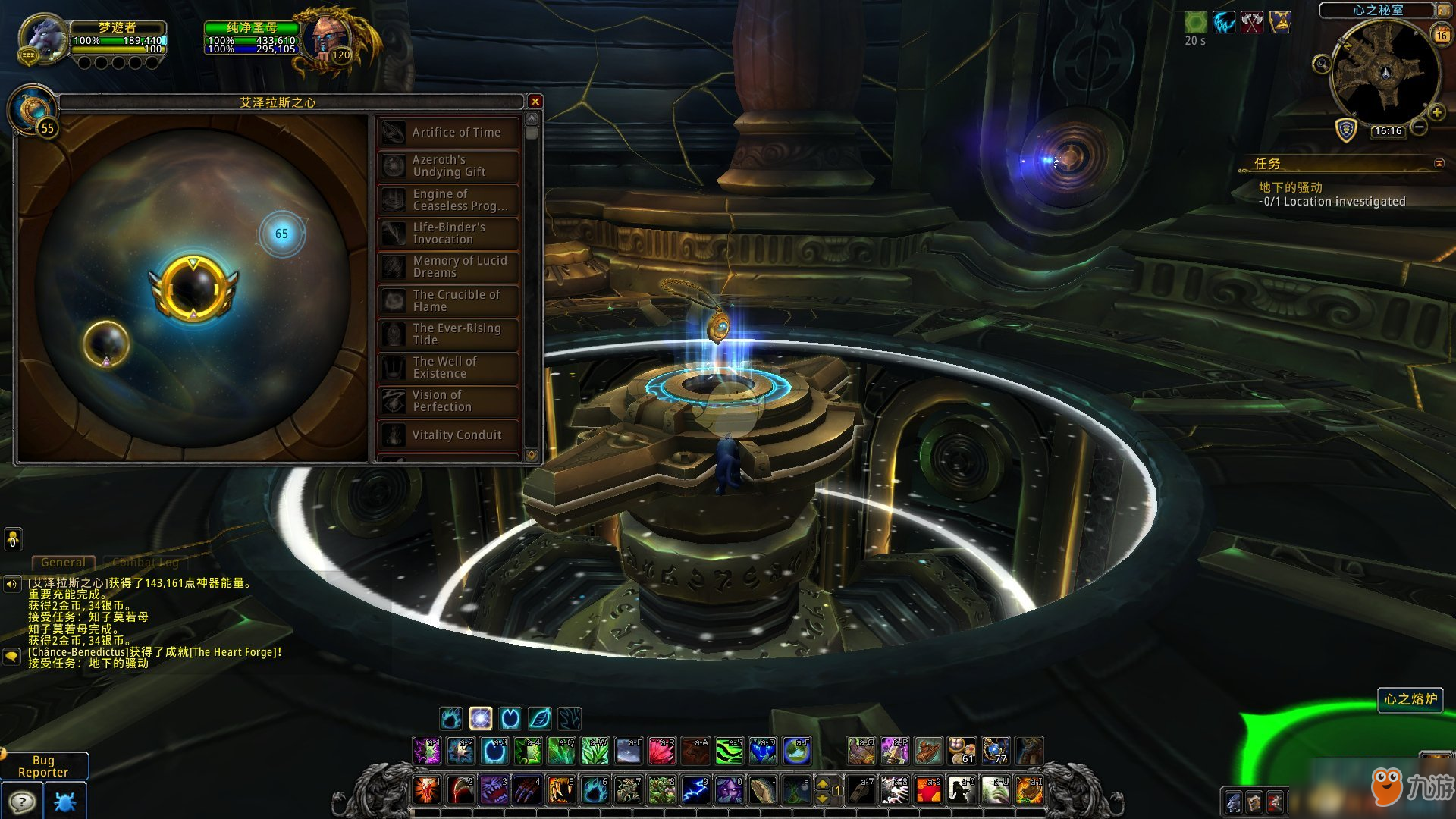The width and height of the screenshot is (1456, 819).
Task: Select the Artifice of Time essence
Action: 448,133
